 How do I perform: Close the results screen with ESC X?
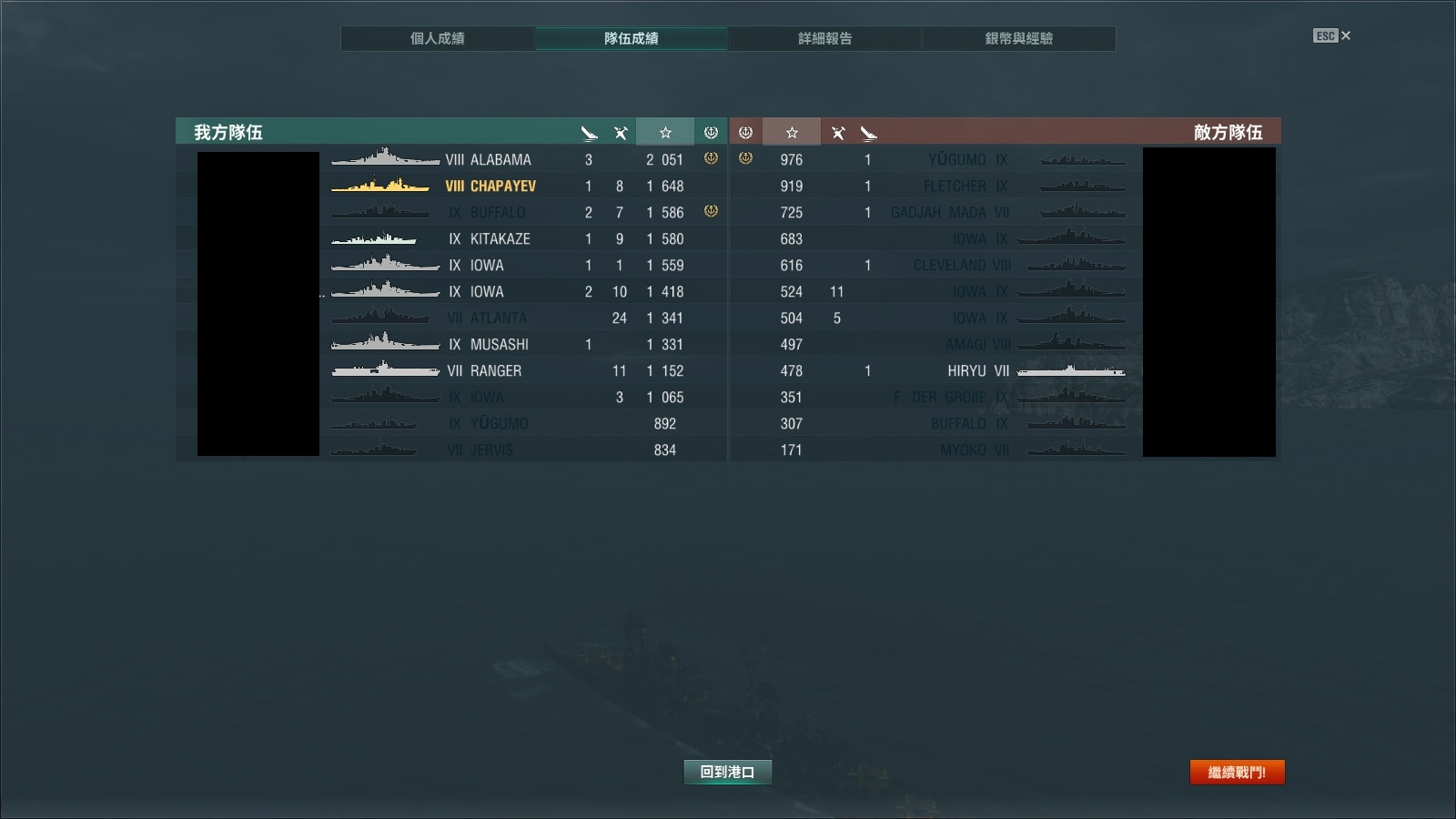1332,35
